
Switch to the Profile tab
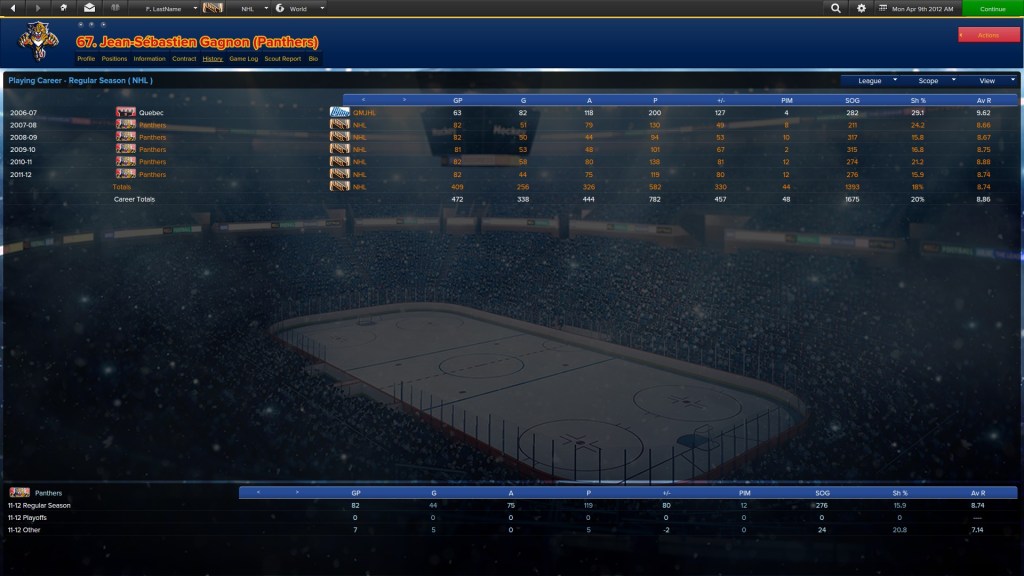pyautogui.click(x=86, y=59)
